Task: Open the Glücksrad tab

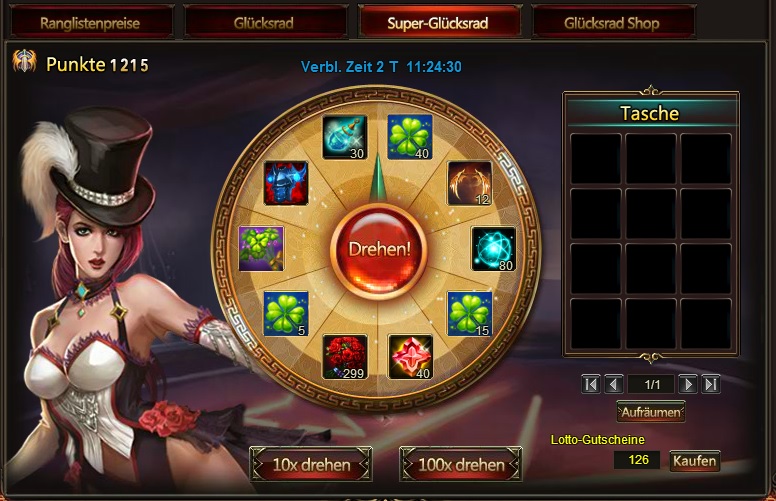Action: pyautogui.click(x=264, y=22)
